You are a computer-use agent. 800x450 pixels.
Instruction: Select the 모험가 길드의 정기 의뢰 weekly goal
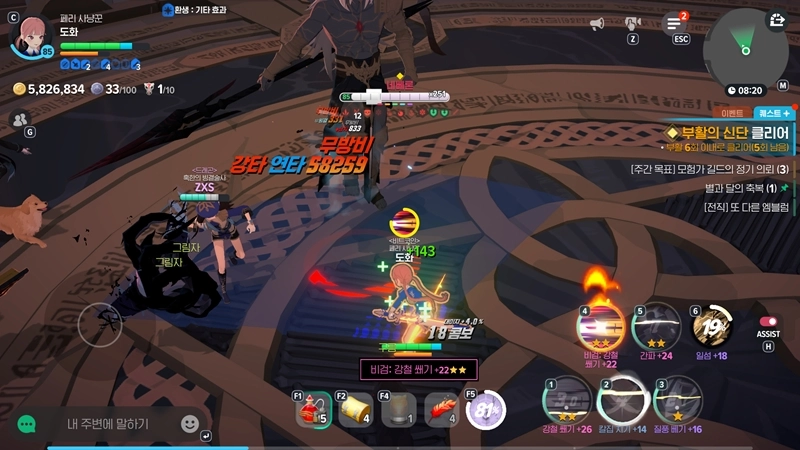(710, 168)
